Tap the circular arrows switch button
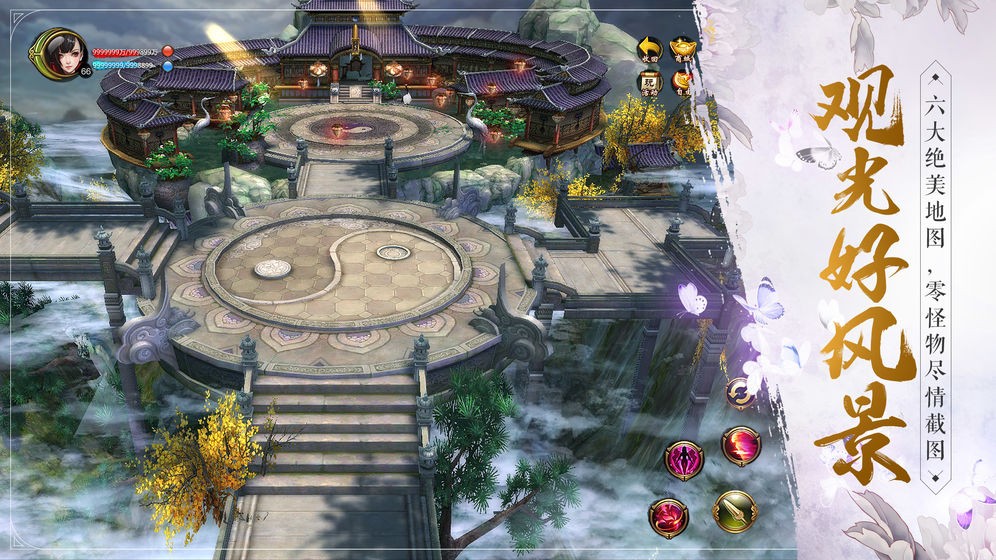 [x=741, y=392]
